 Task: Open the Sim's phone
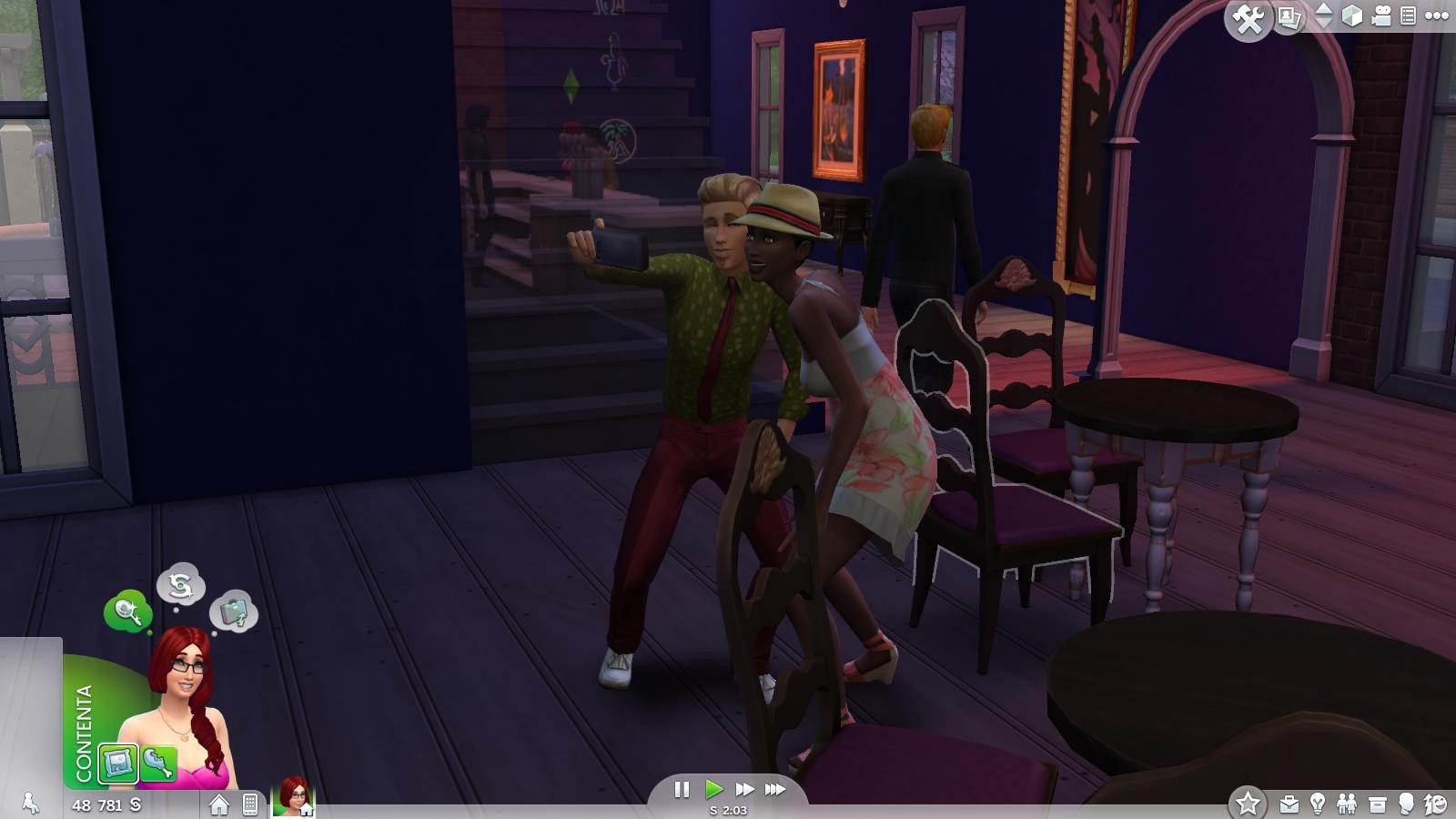(x=251, y=803)
